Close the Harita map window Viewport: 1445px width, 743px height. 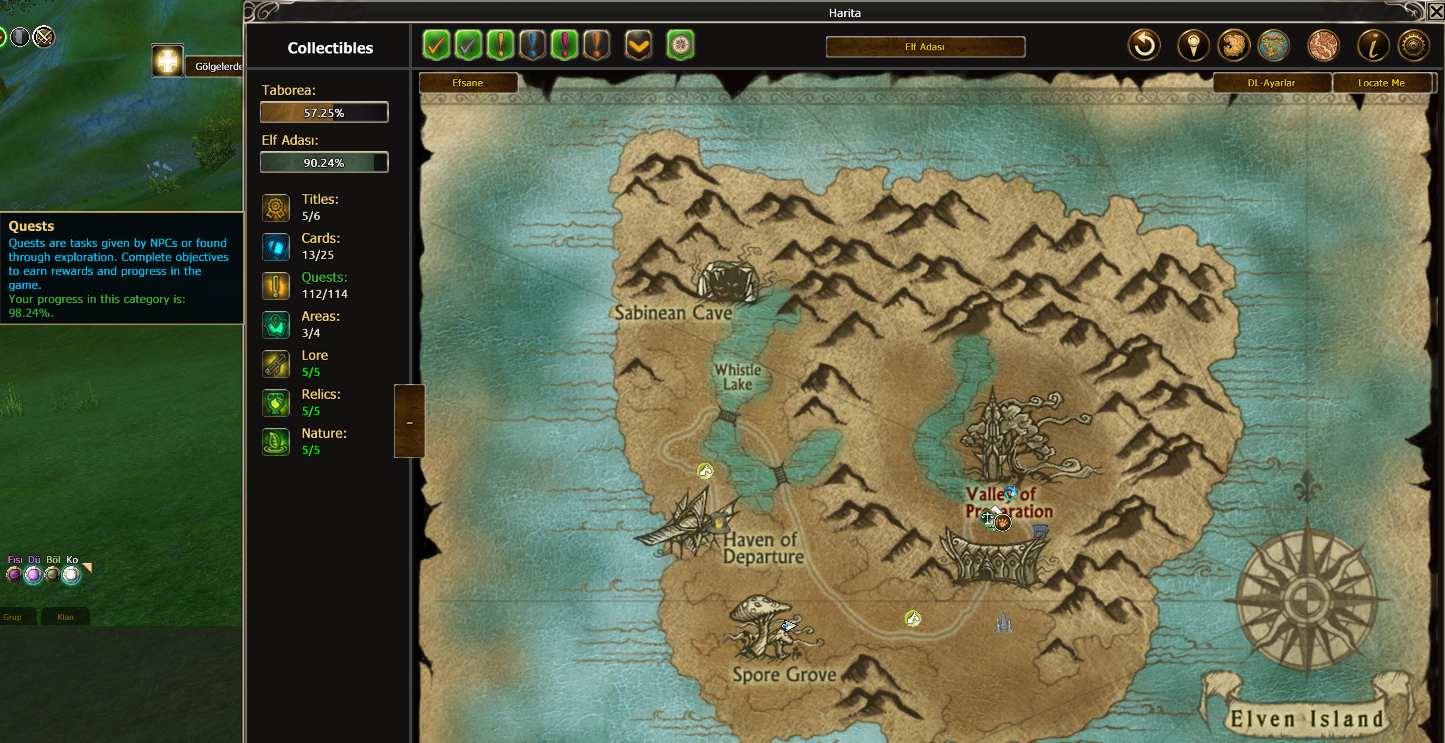pyautogui.click(x=1435, y=11)
